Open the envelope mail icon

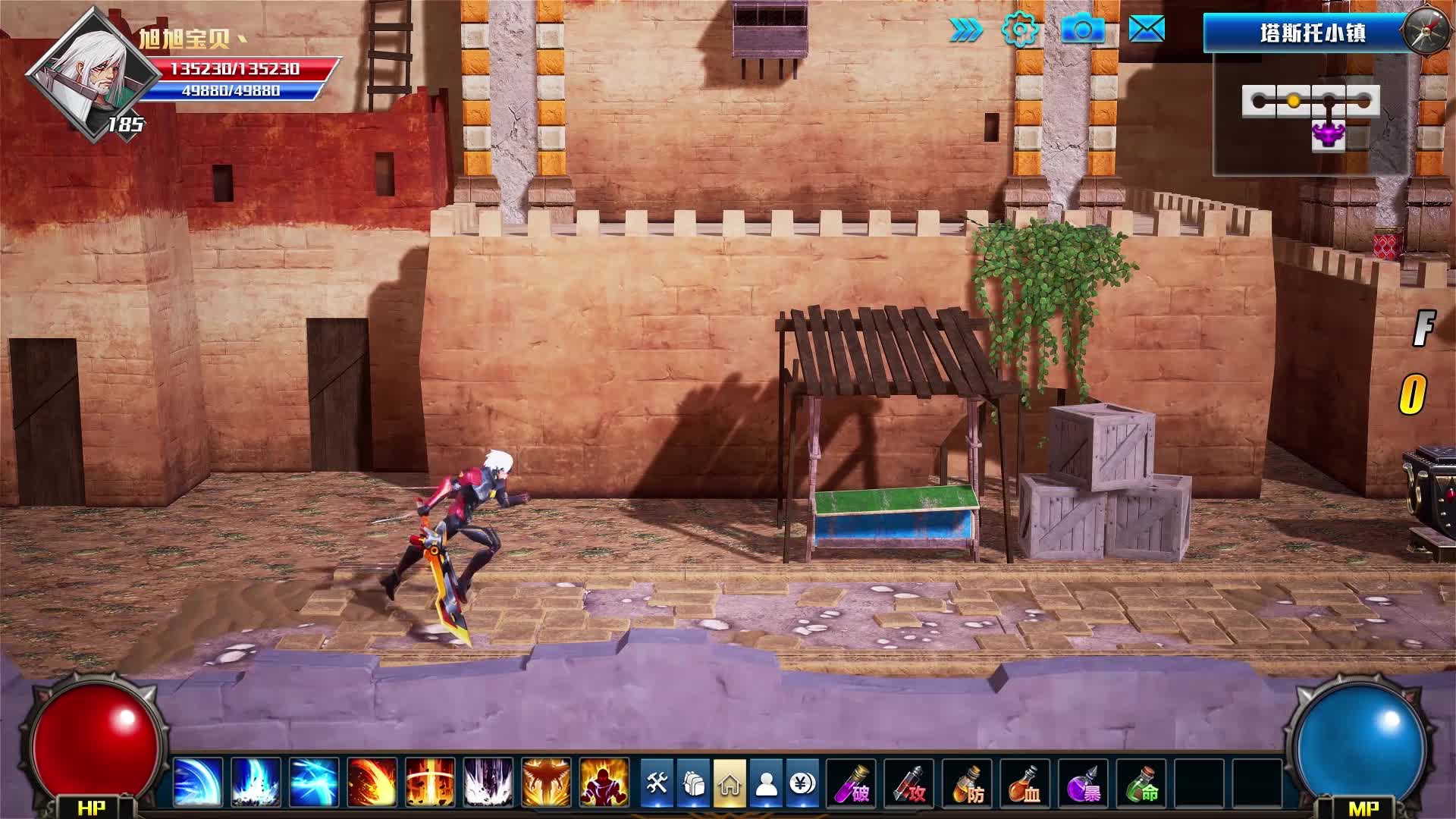coord(1146,30)
